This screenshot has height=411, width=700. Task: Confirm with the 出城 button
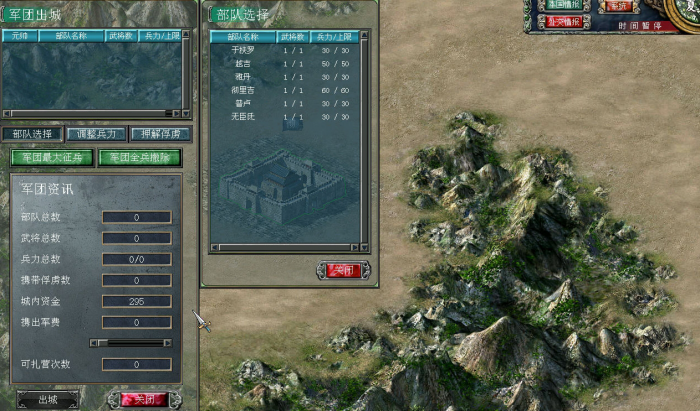pyautogui.click(x=46, y=399)
